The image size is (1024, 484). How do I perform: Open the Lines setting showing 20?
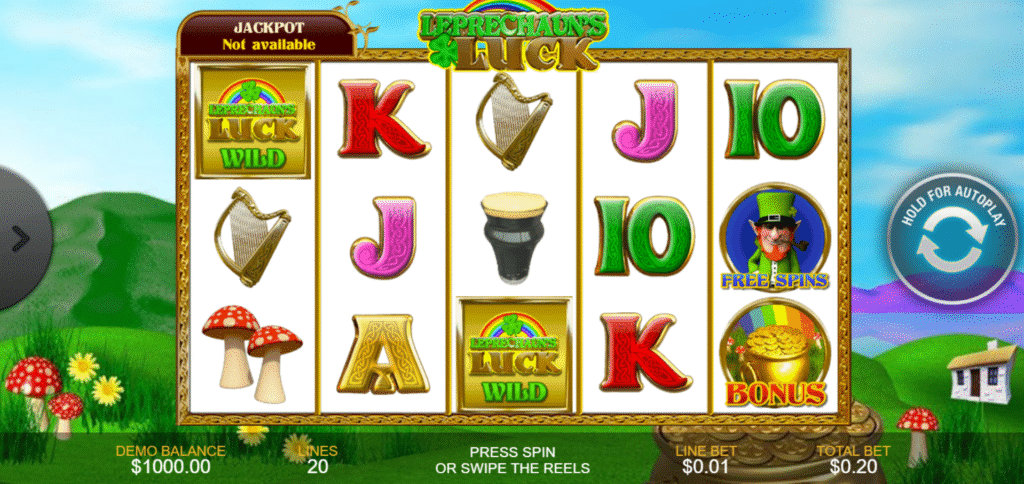(318, 459)
